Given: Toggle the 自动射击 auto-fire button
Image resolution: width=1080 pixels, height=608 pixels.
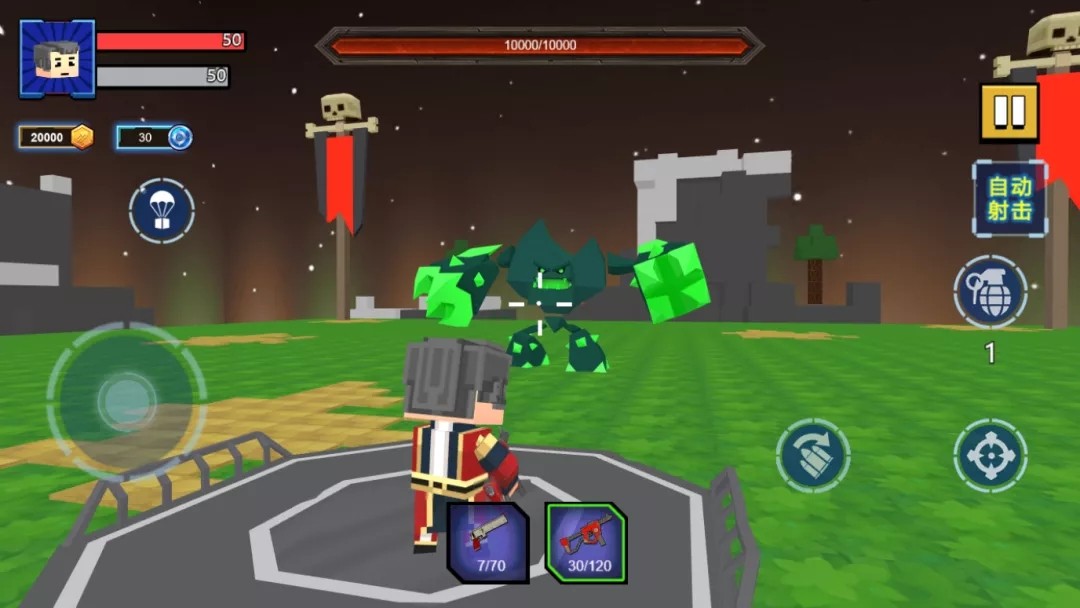Looking at the screenshot, I should [x=1009, y=198].
